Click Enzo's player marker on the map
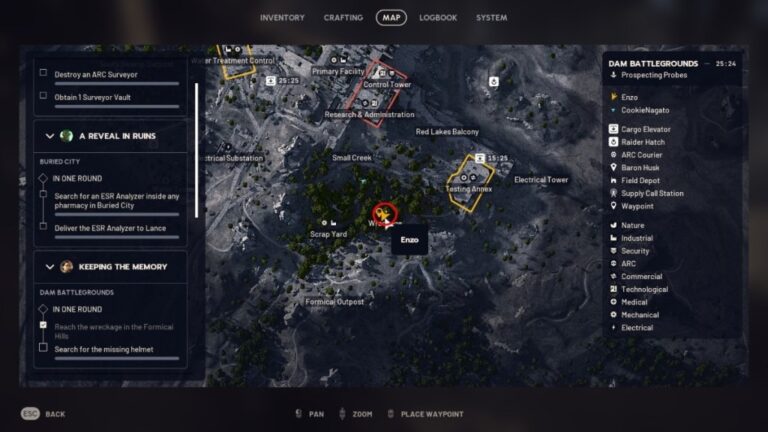 383,213
